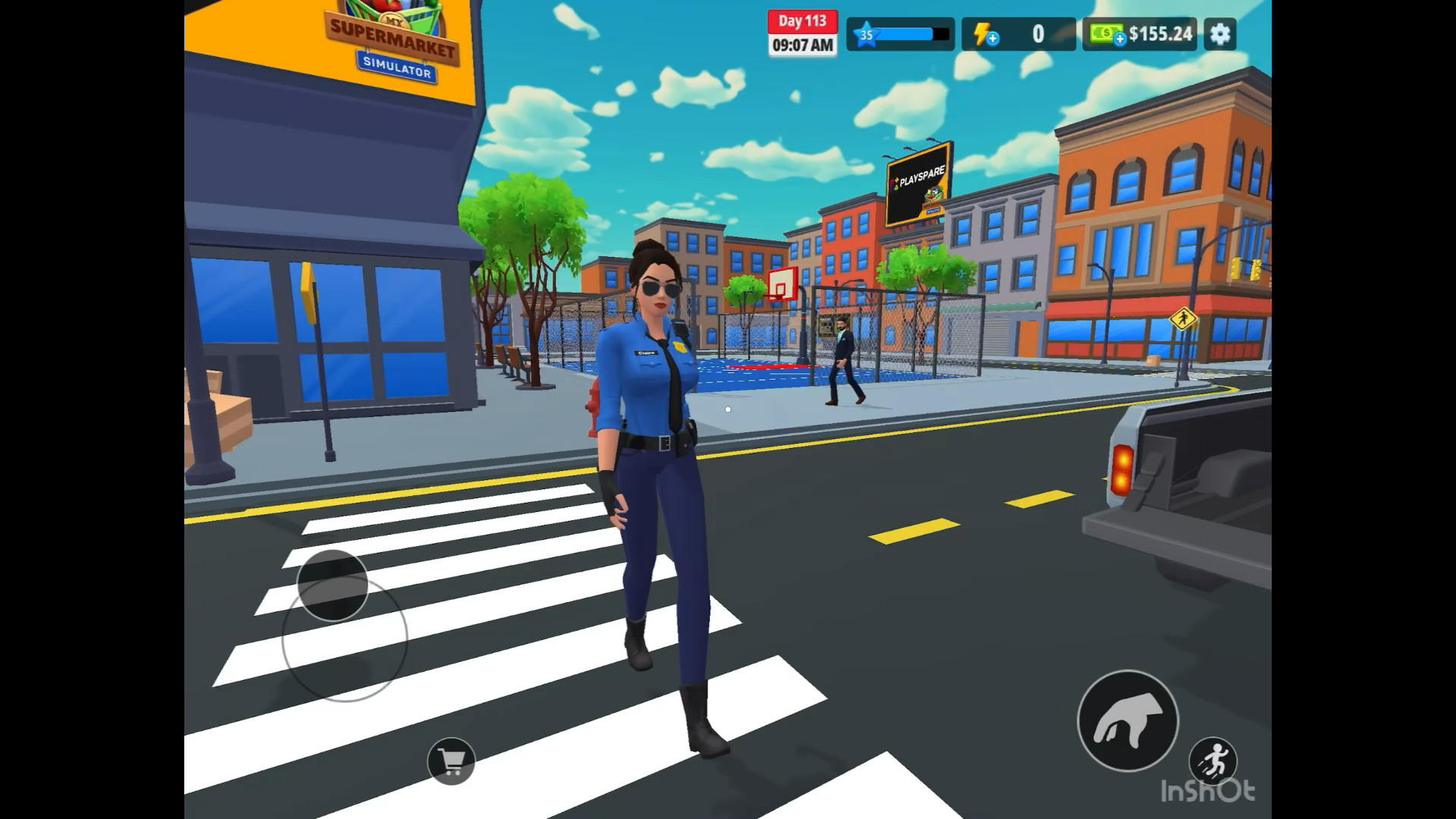Click the blue star level badge
1456x819 pixels.
865,35
